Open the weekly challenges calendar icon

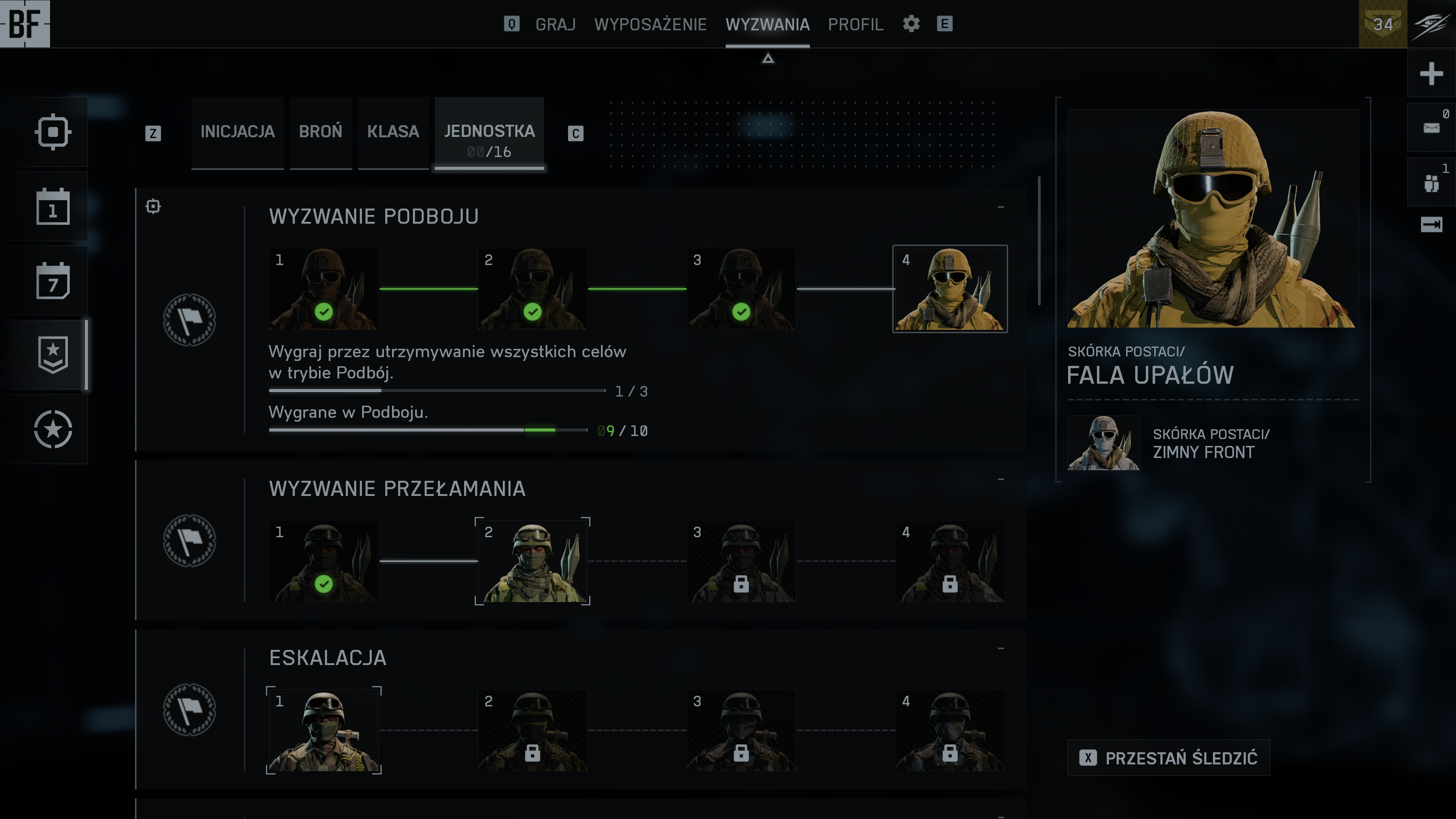pos(53,281)
